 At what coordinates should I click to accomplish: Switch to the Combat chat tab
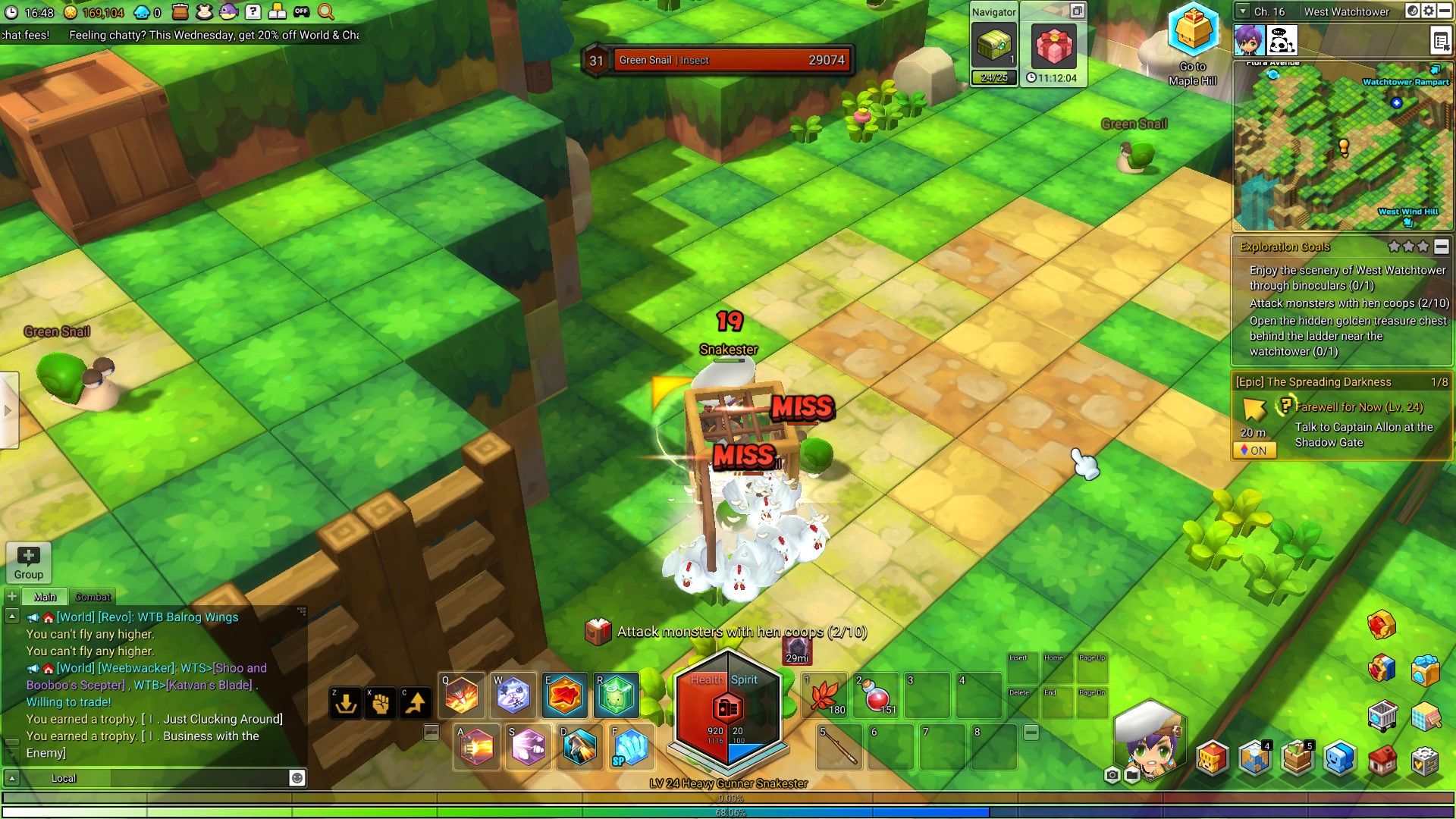point(93,597)
